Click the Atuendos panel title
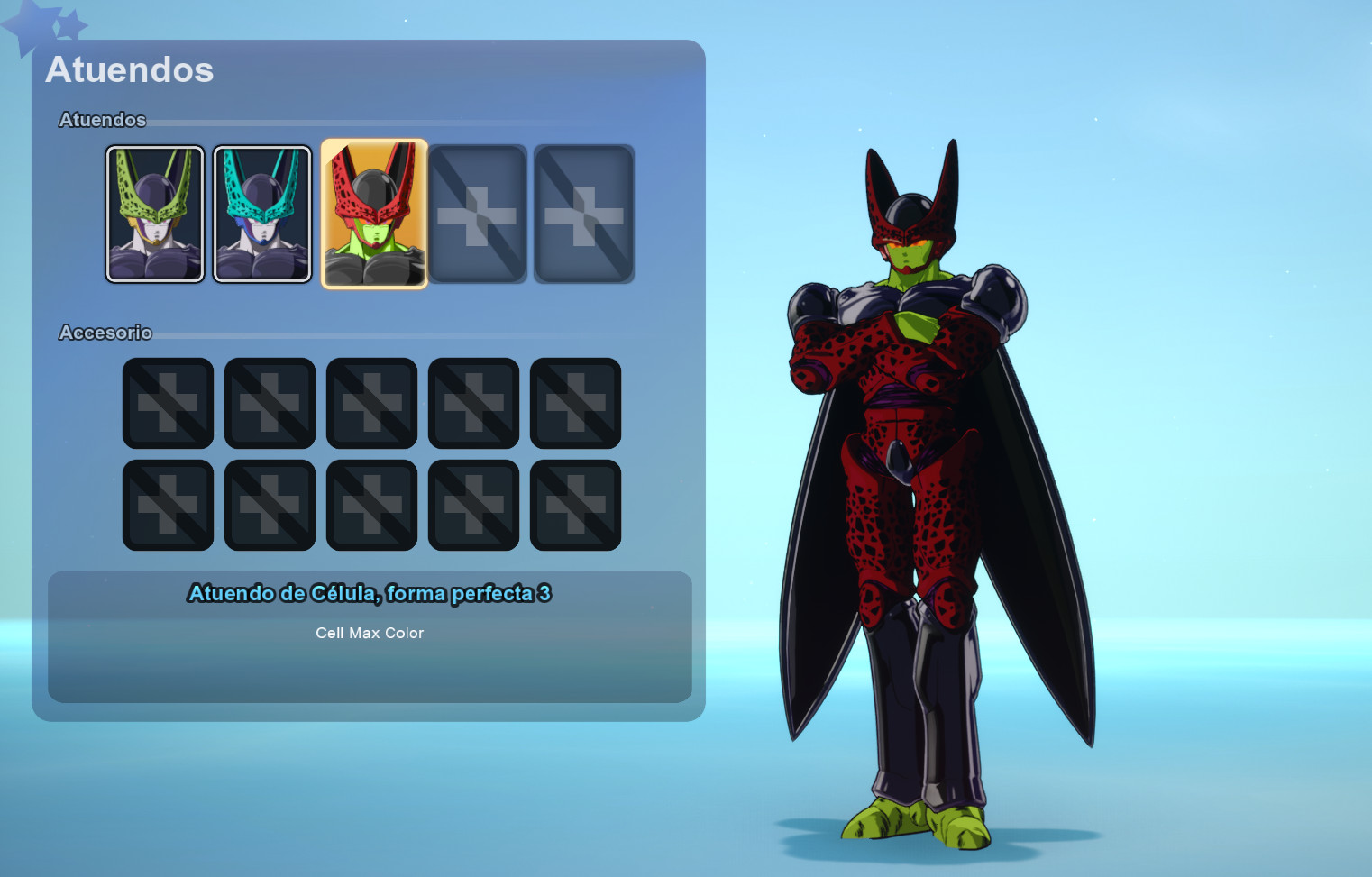Viewport: 1372px width, 877px height. click(130, 69)
